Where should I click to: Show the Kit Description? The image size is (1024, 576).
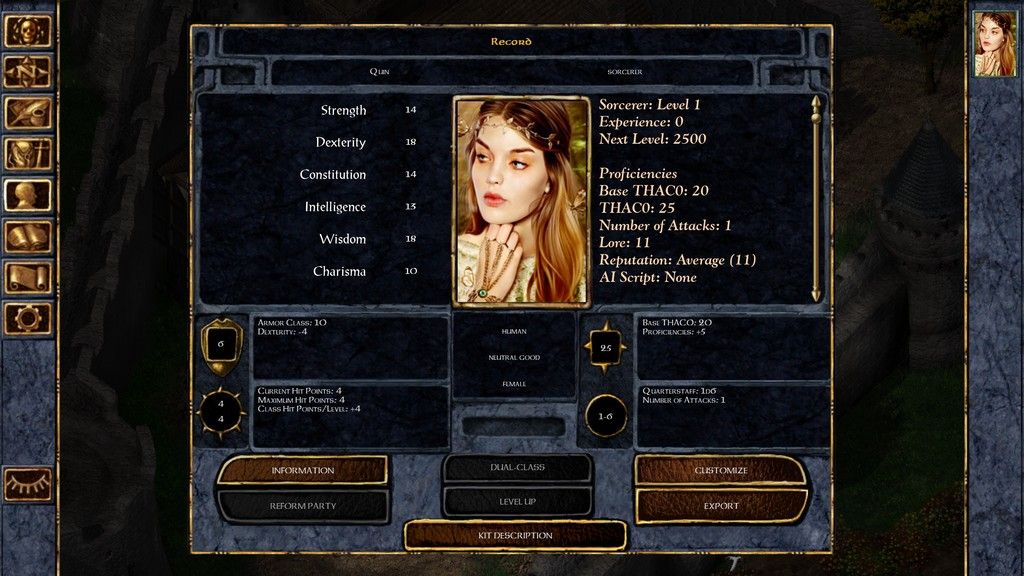point(515,536)
